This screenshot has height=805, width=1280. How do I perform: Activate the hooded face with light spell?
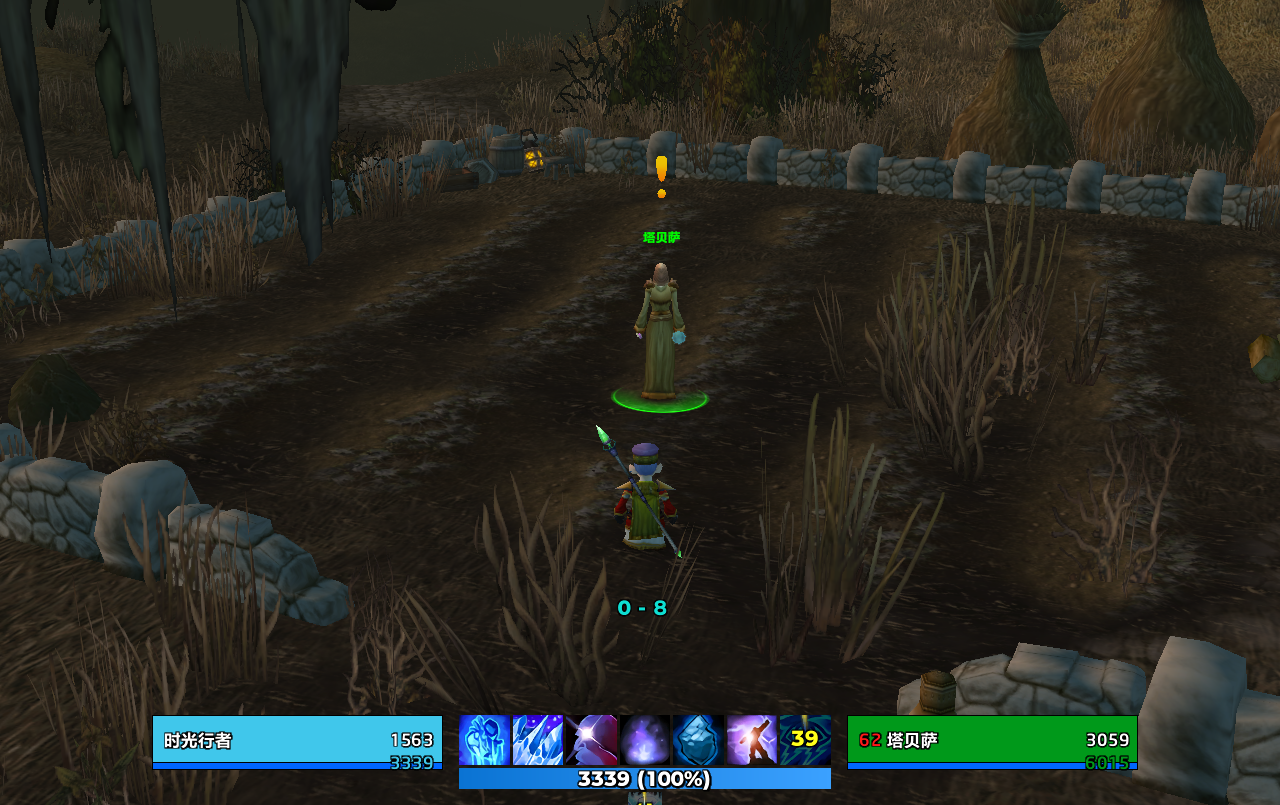click(x=591, y=741)
